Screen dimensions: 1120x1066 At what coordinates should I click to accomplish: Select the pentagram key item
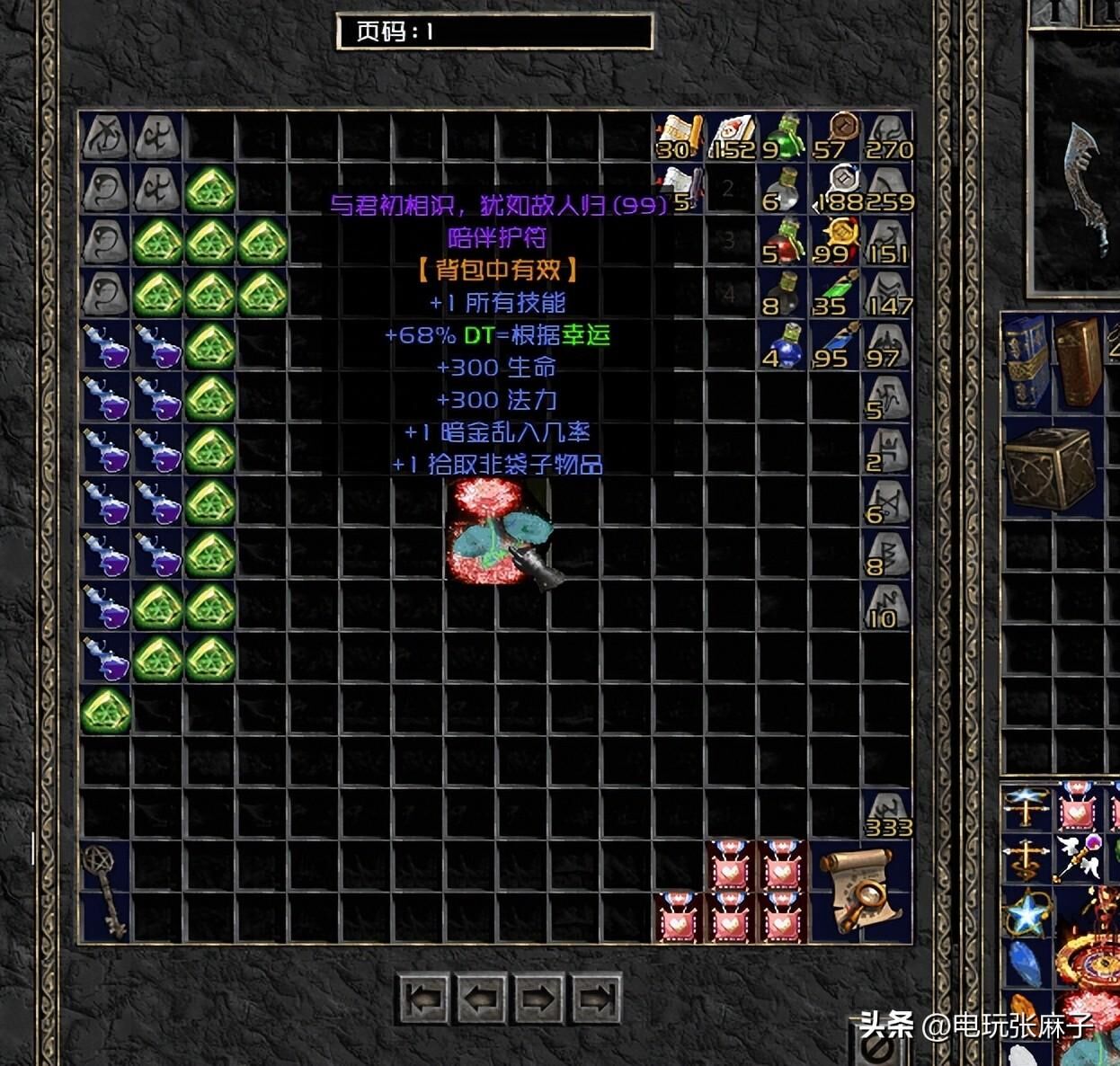pos(104,890)
